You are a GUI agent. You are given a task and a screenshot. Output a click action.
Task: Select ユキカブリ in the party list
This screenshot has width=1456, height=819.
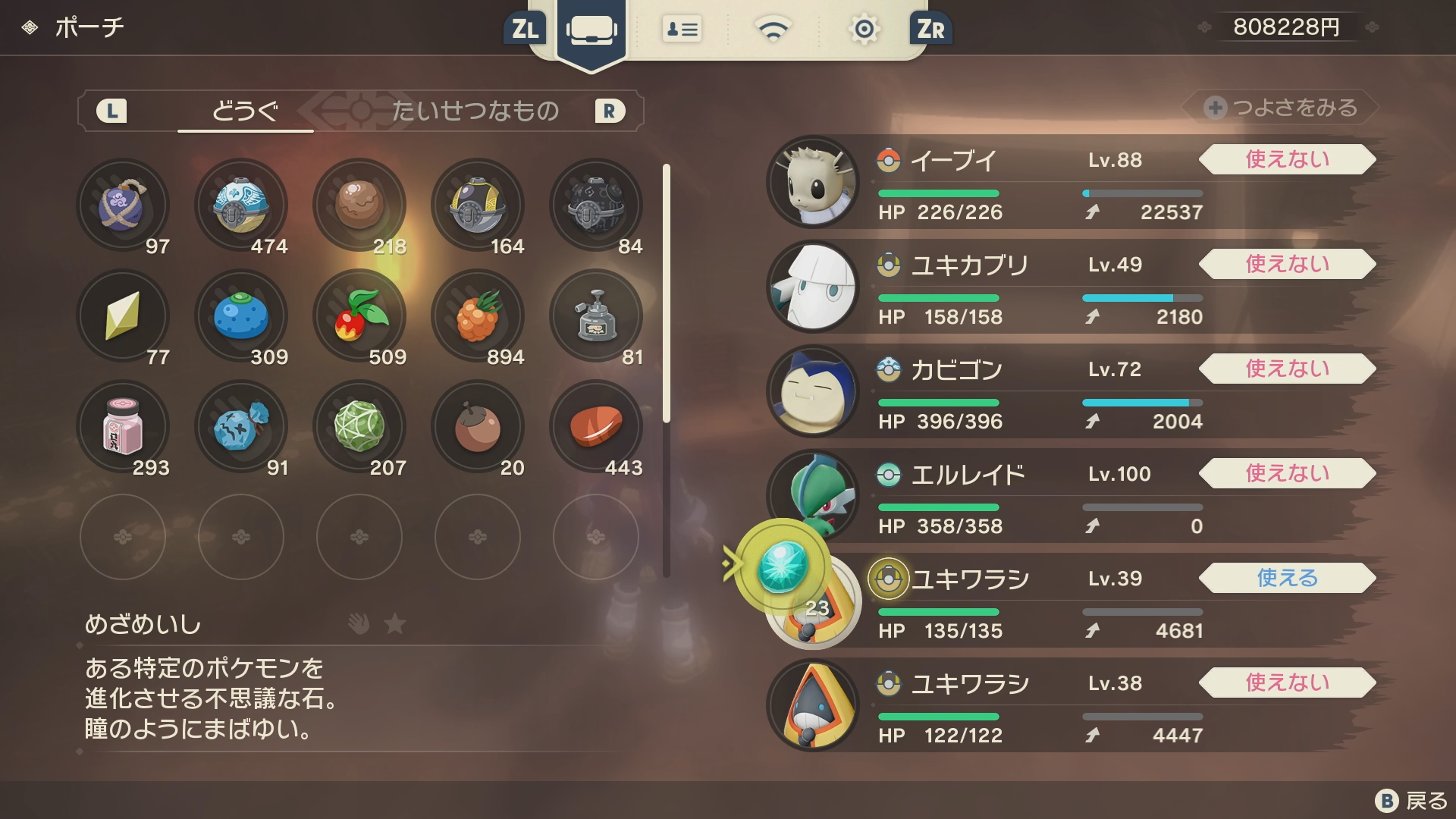[x=1062, y=287]
